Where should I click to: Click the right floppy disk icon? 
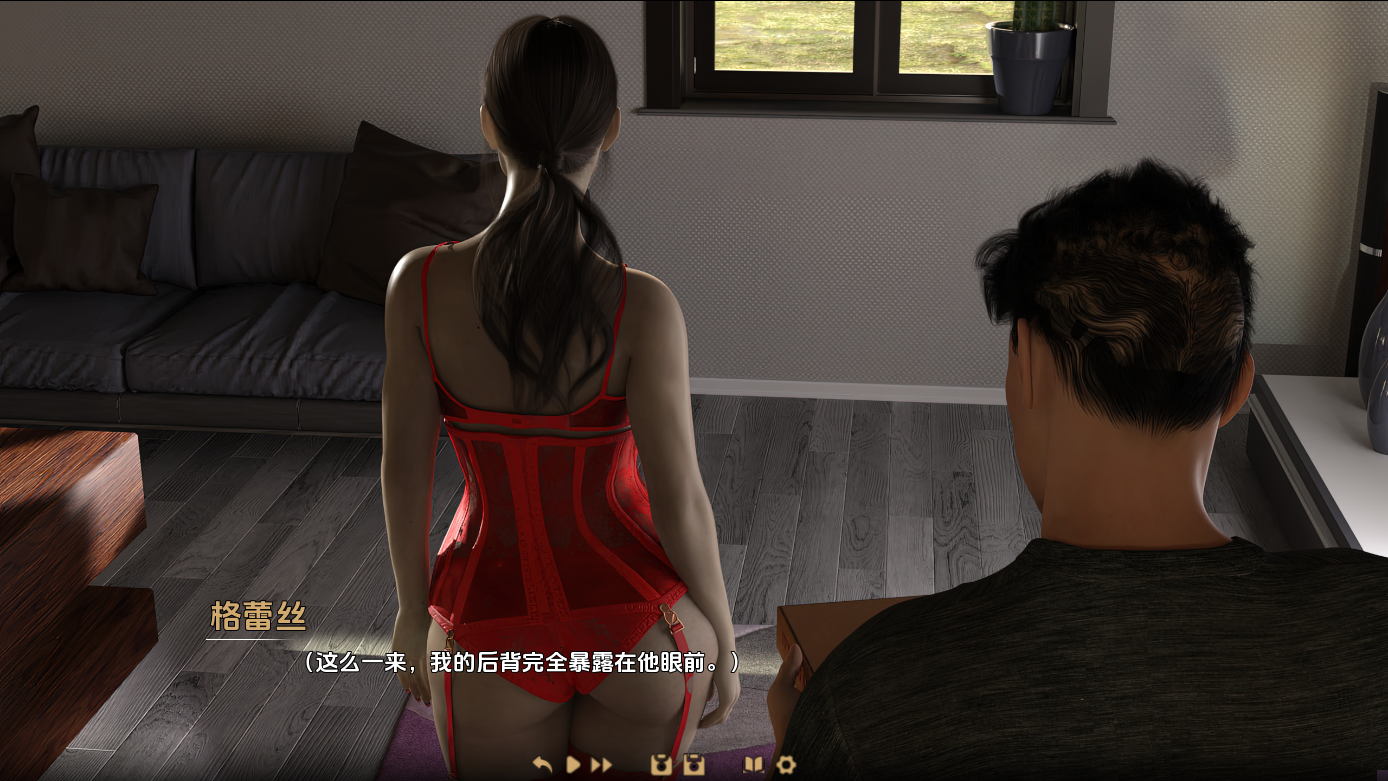(x=693, y=765)
